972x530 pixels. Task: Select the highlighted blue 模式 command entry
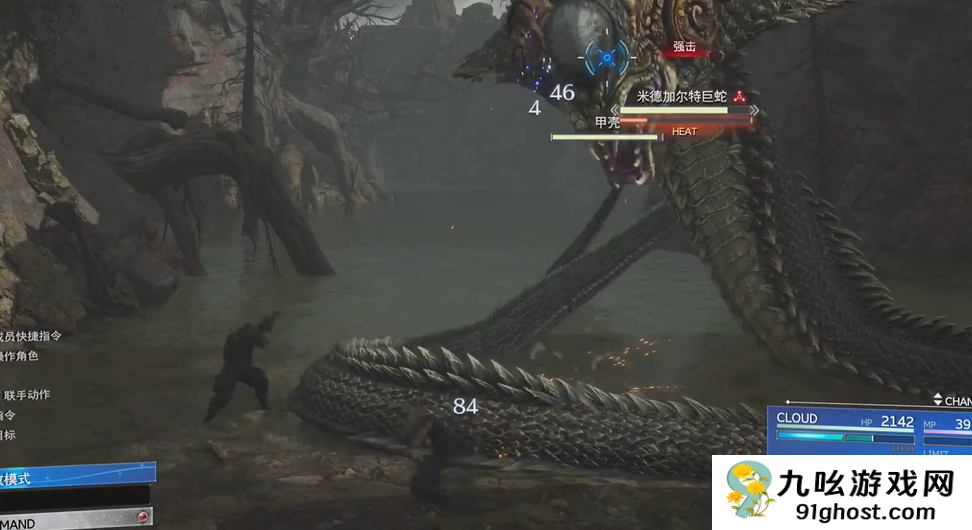pos(75,477)
